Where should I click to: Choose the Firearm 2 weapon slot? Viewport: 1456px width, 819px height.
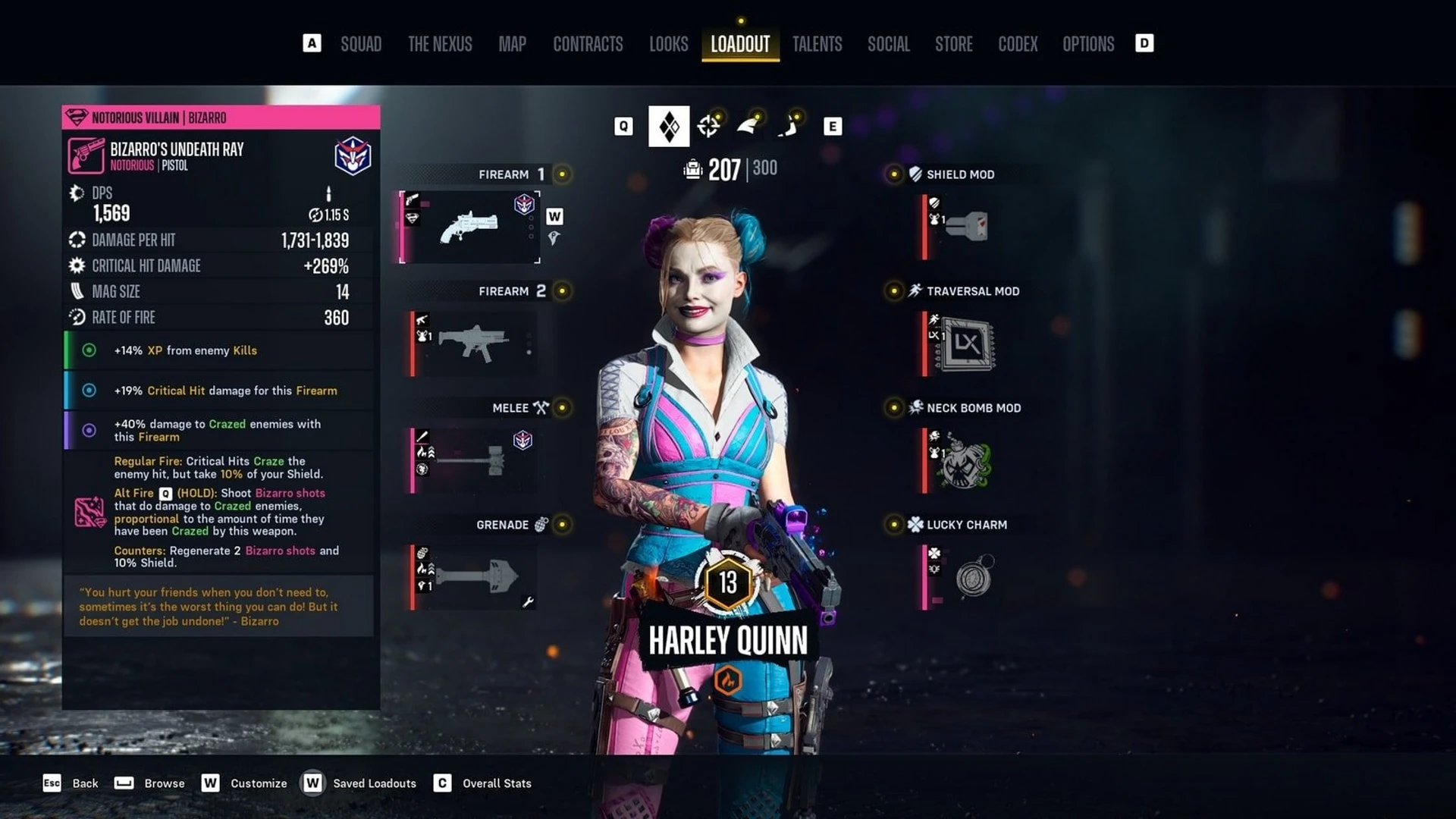pos(472,344)
